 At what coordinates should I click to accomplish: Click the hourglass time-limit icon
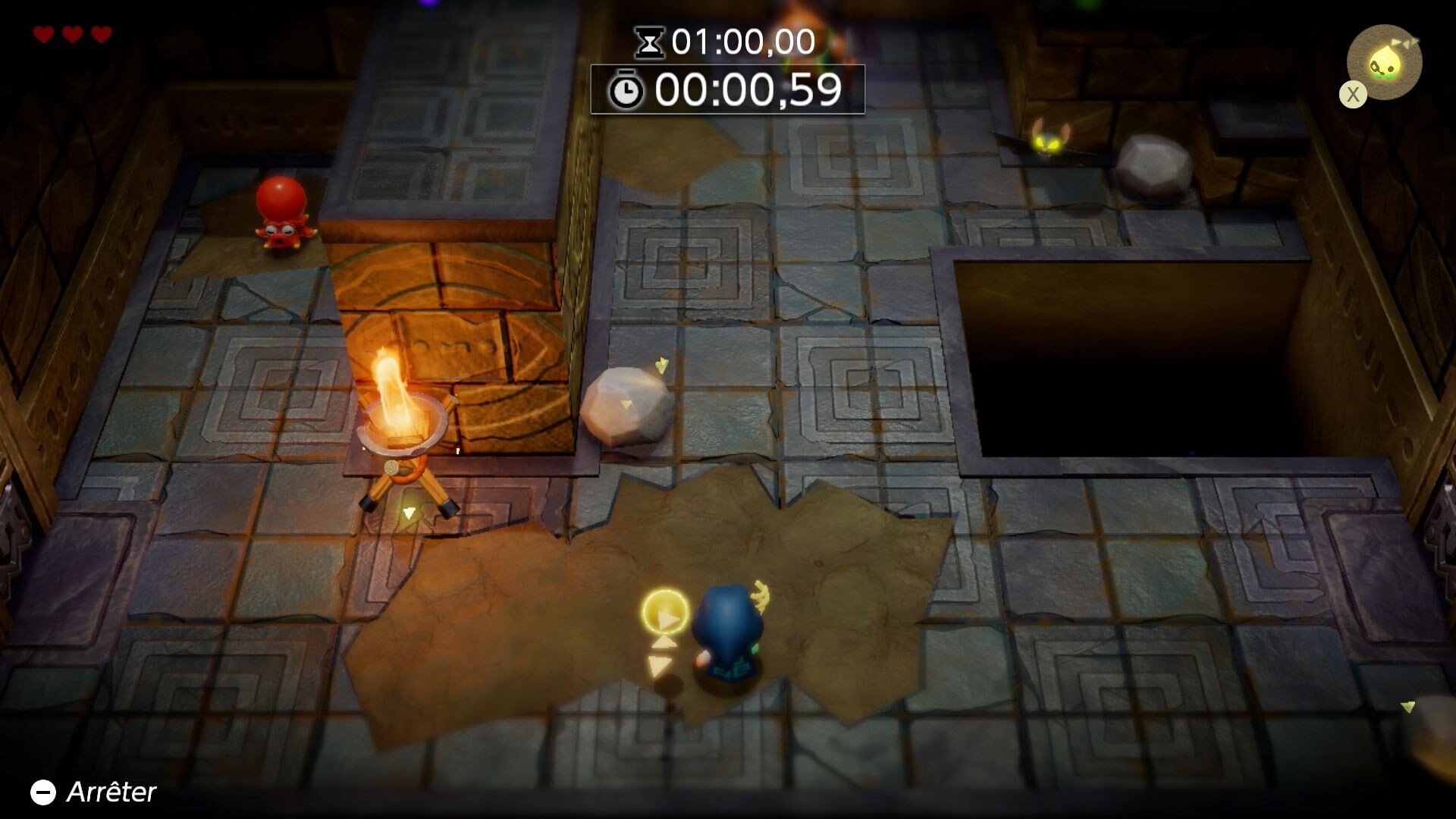tap(648, 42)
